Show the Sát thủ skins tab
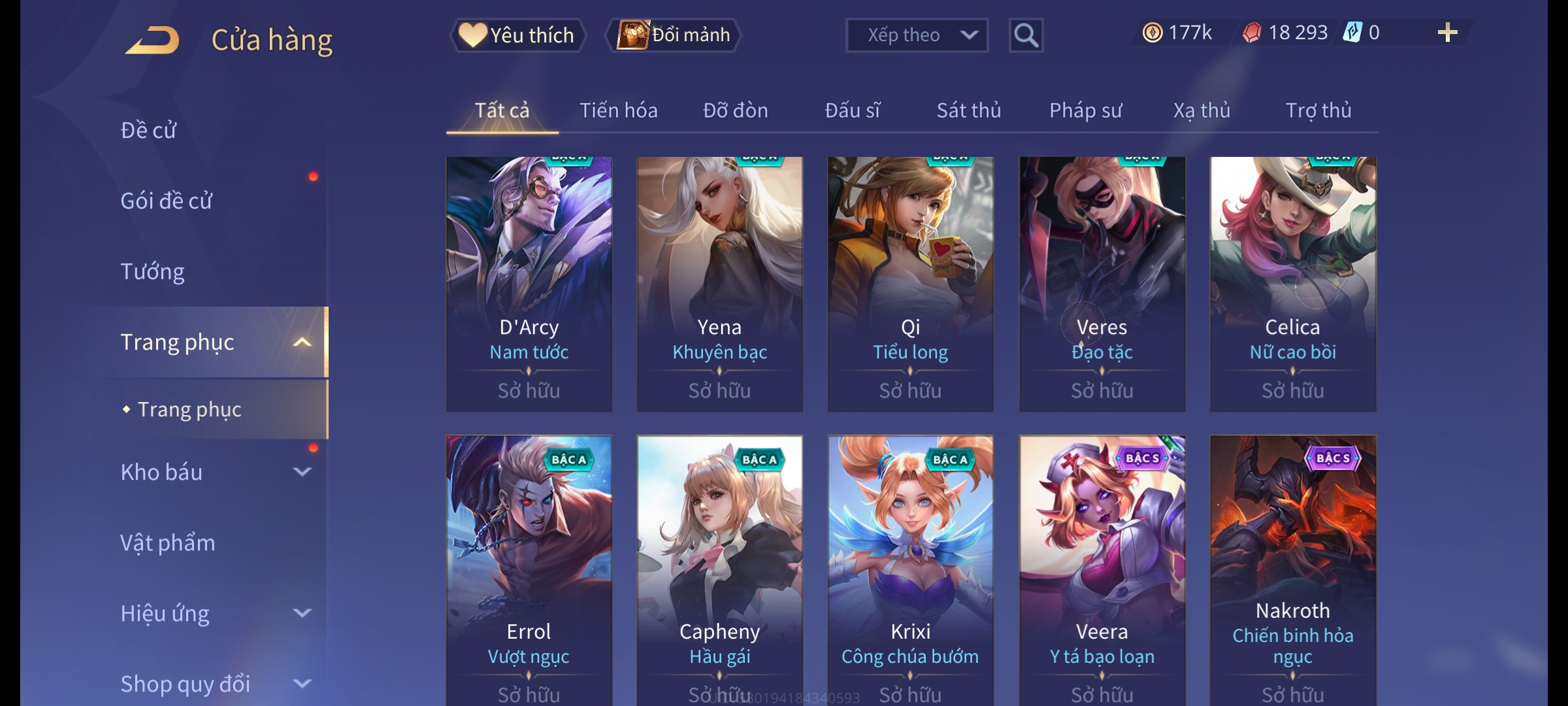The width and height of the screenshot is (1568, 706). coord(968,110)
